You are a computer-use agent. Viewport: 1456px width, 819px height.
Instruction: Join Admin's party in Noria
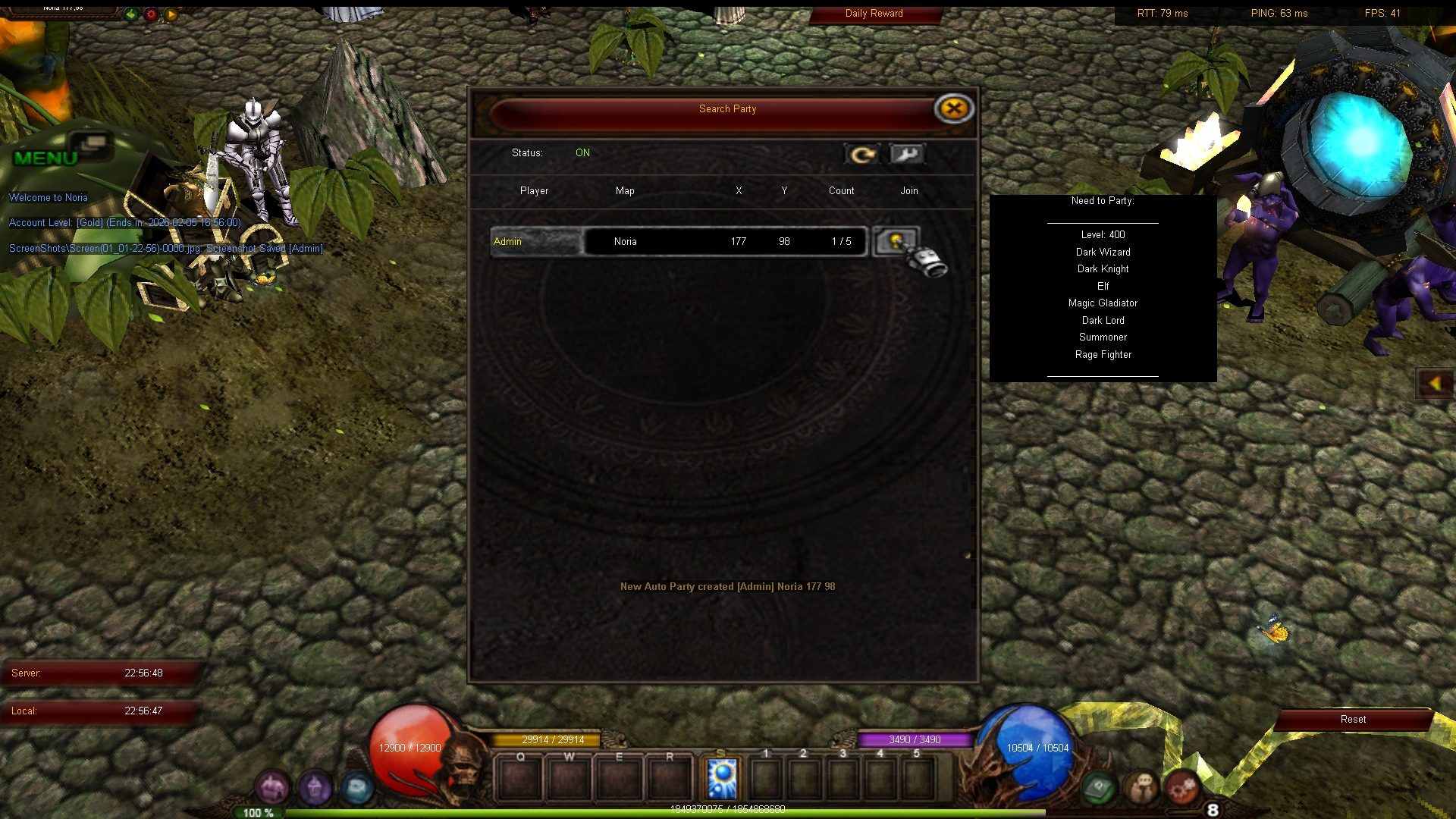[x=896, y=242]
